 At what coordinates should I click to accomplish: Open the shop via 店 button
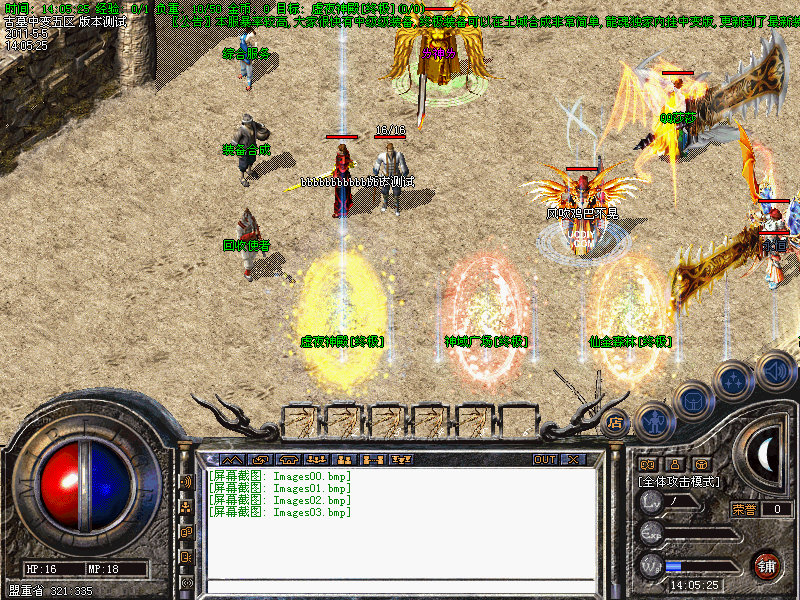[616, 421]
